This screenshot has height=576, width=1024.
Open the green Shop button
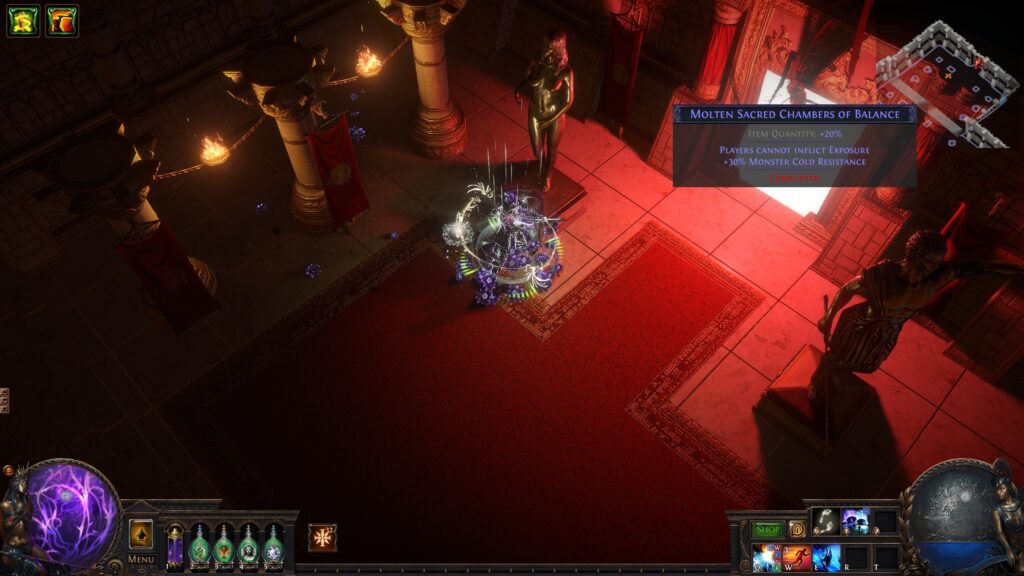[x=768, y=529]
